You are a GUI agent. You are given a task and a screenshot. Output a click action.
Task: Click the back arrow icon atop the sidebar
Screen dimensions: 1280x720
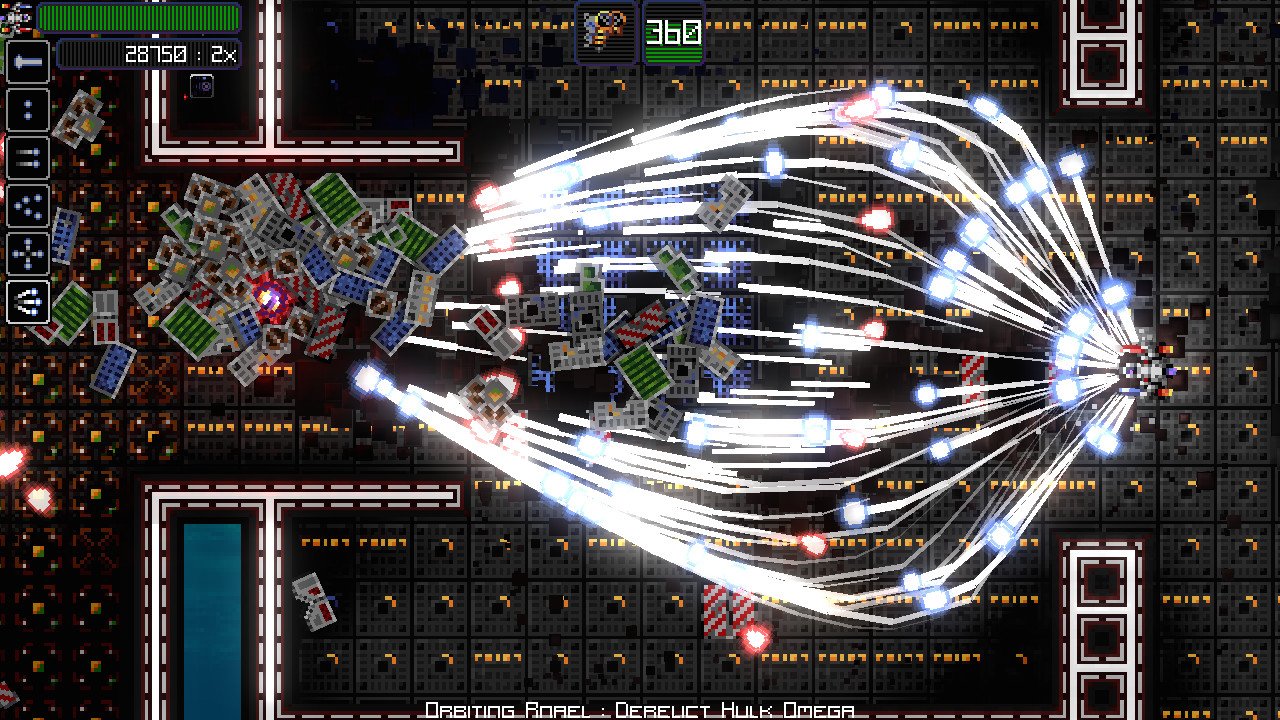click(27, 62)
